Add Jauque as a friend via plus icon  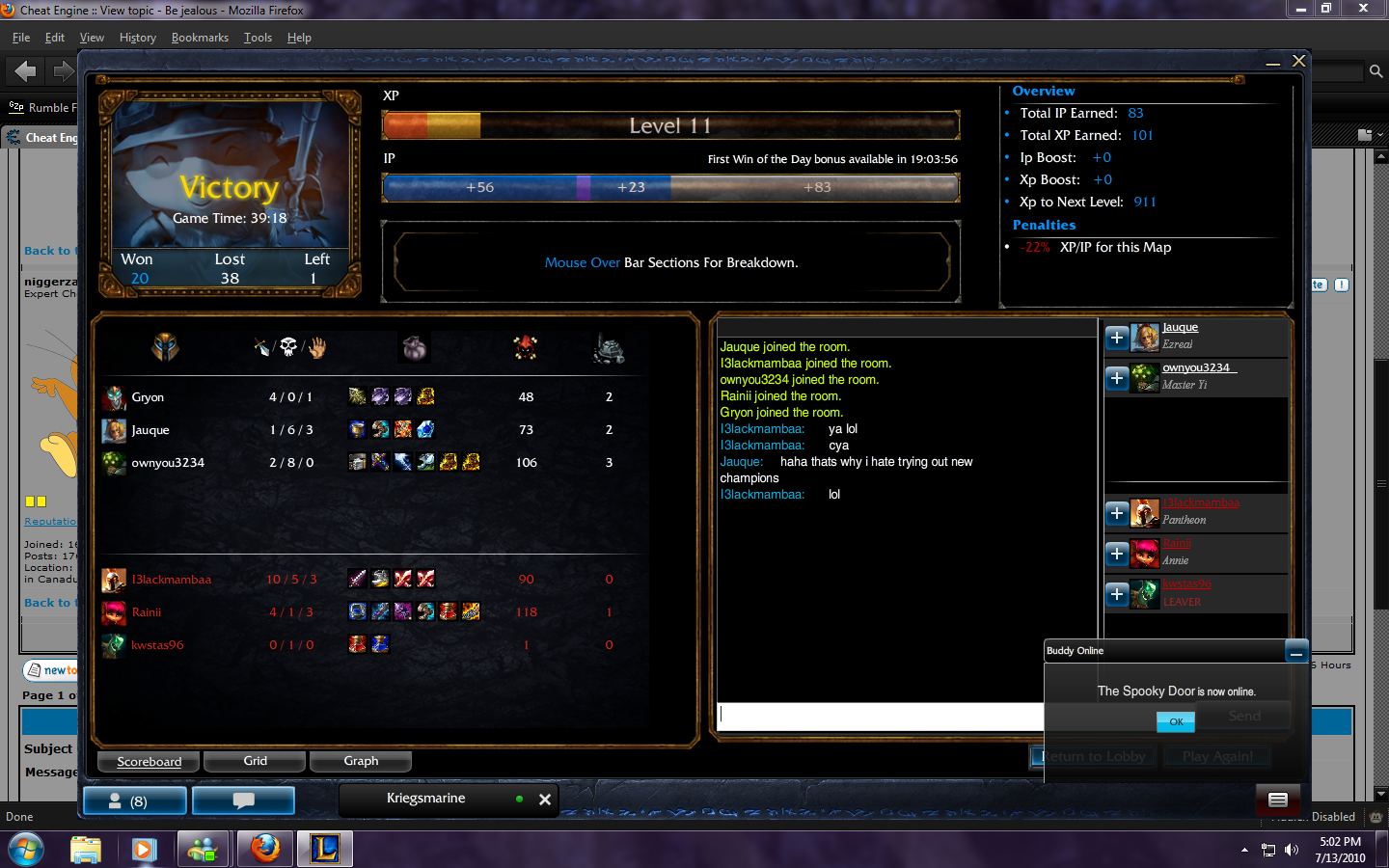(x=1116, y=338)
